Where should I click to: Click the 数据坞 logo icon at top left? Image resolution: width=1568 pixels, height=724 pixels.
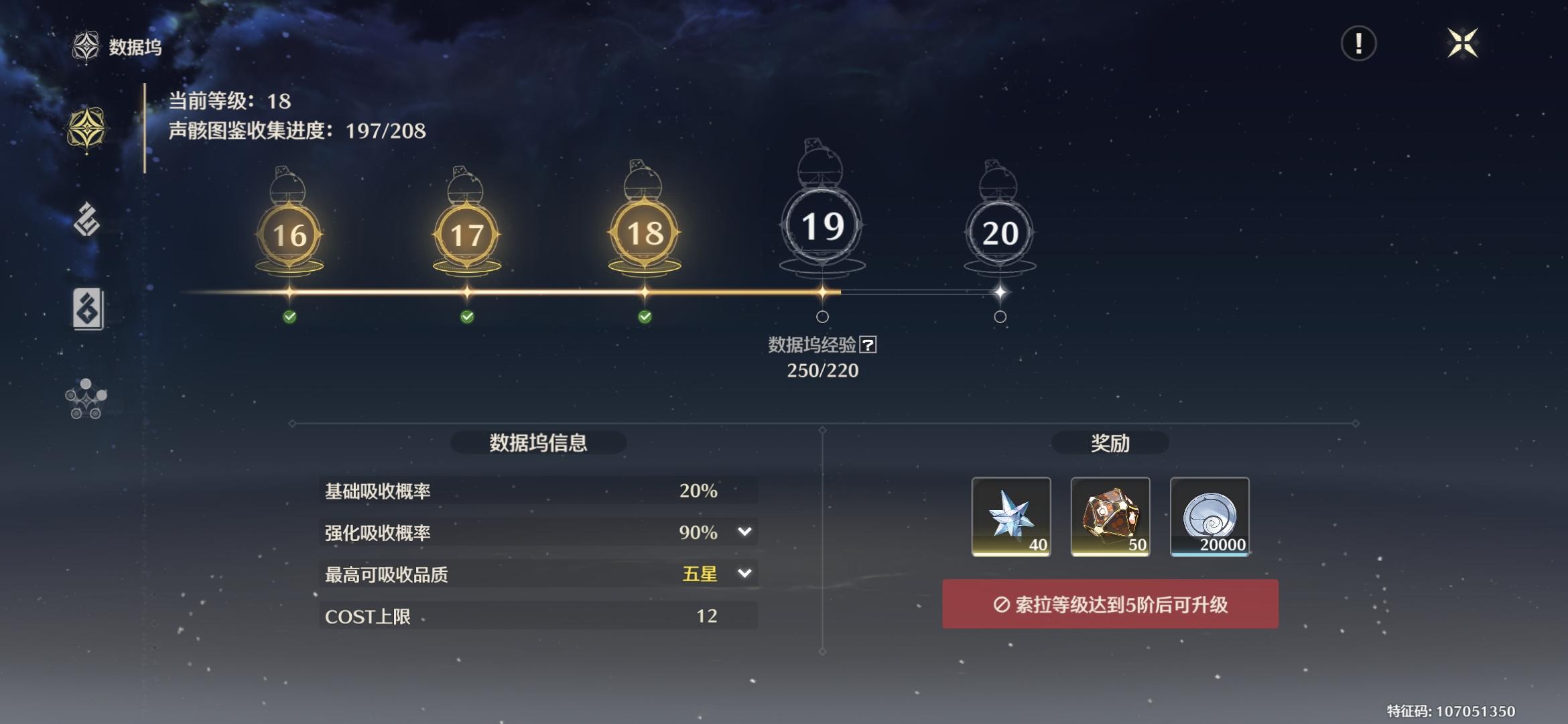click(86, 47)
